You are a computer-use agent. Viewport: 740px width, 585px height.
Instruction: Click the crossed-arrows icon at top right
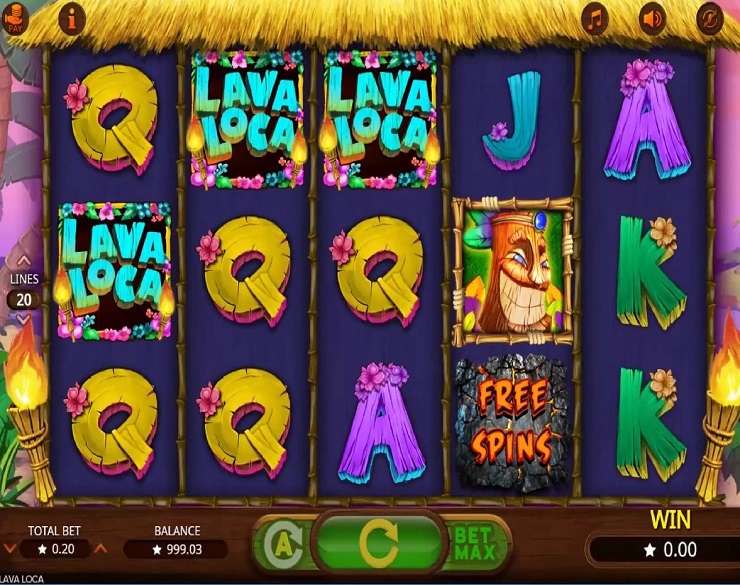pyautogui.click(x=710, y=18)
